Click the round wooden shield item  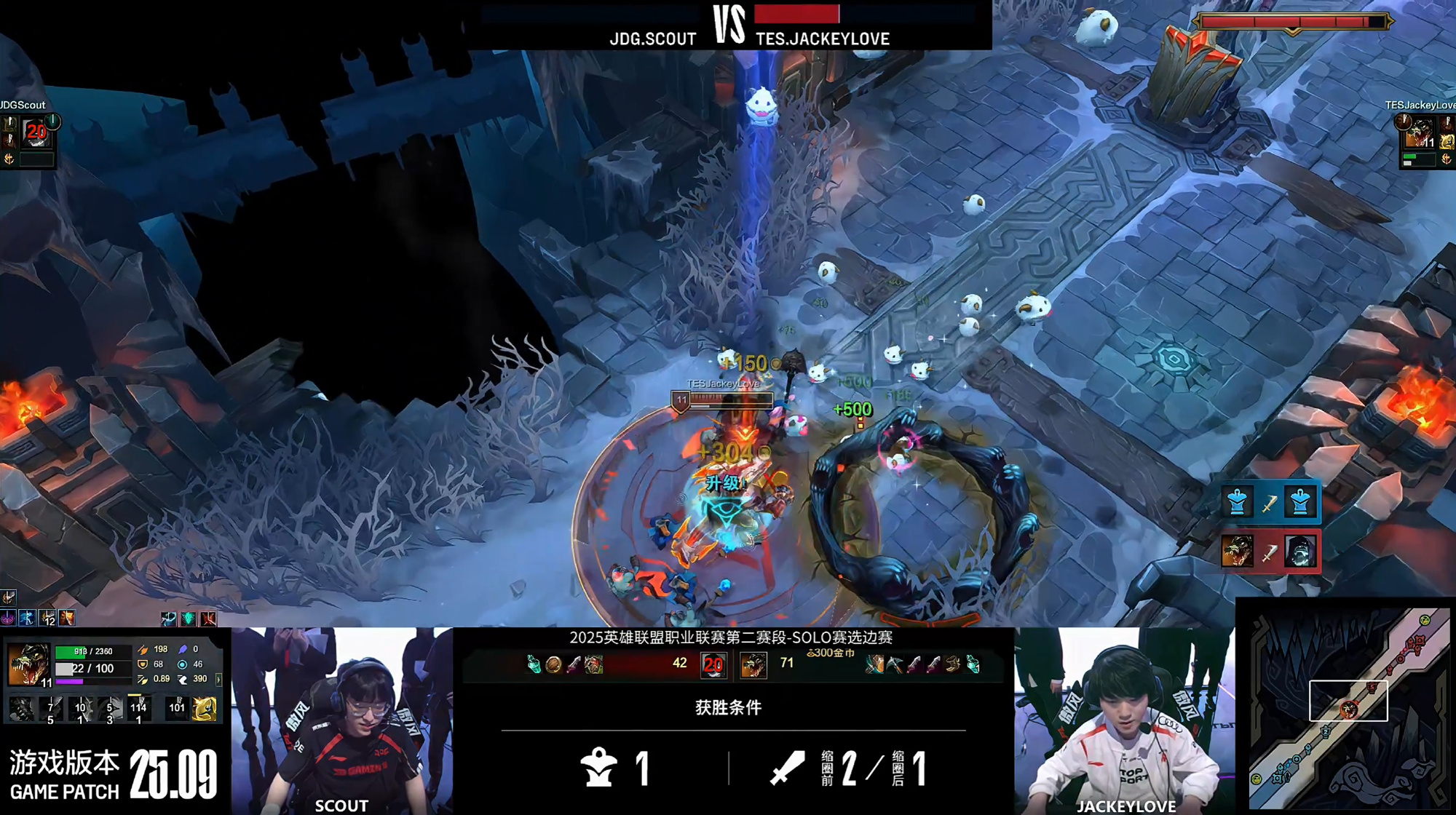click(553, 664)
